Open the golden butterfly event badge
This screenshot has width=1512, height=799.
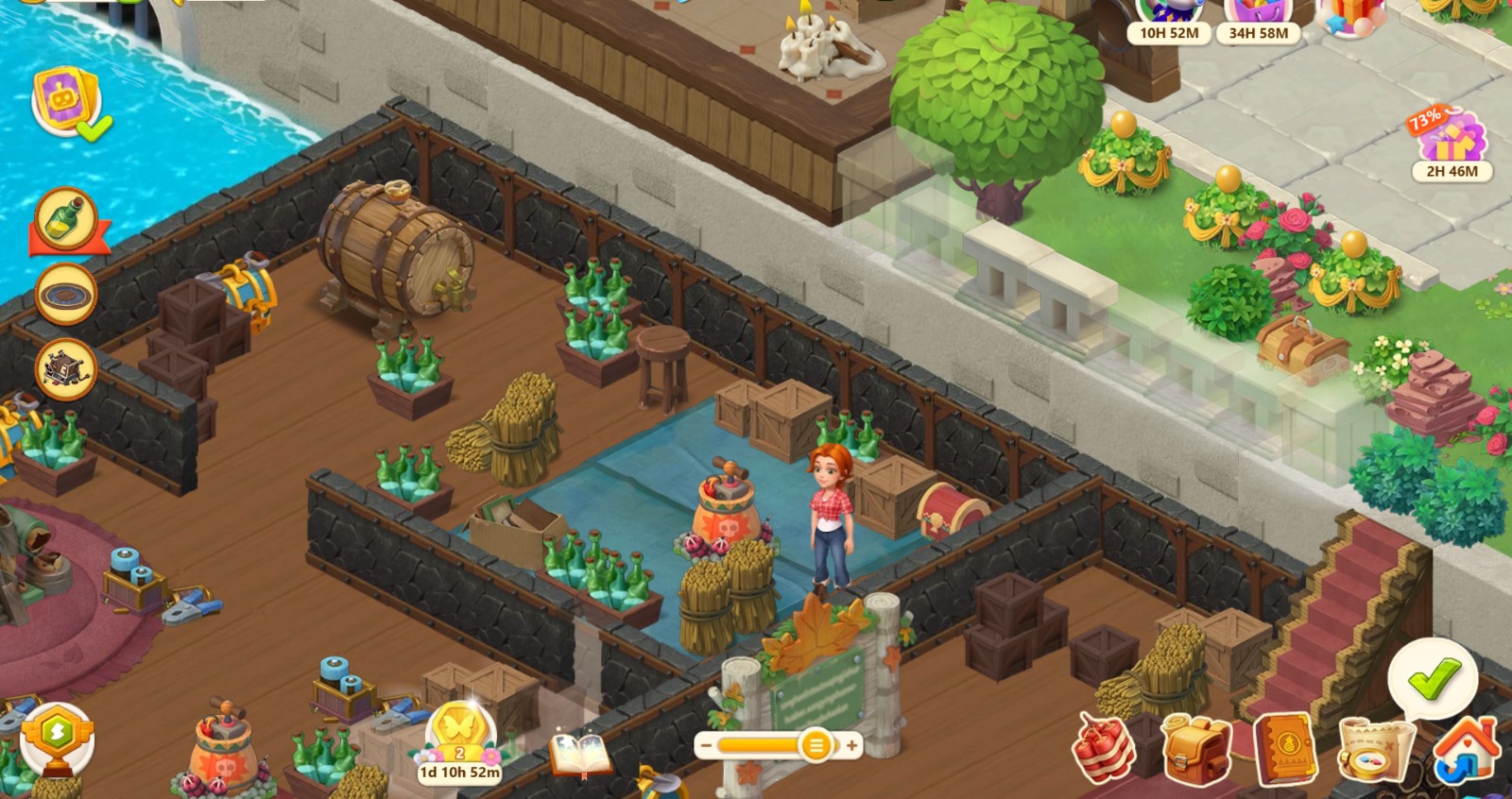tap(460, 738)
